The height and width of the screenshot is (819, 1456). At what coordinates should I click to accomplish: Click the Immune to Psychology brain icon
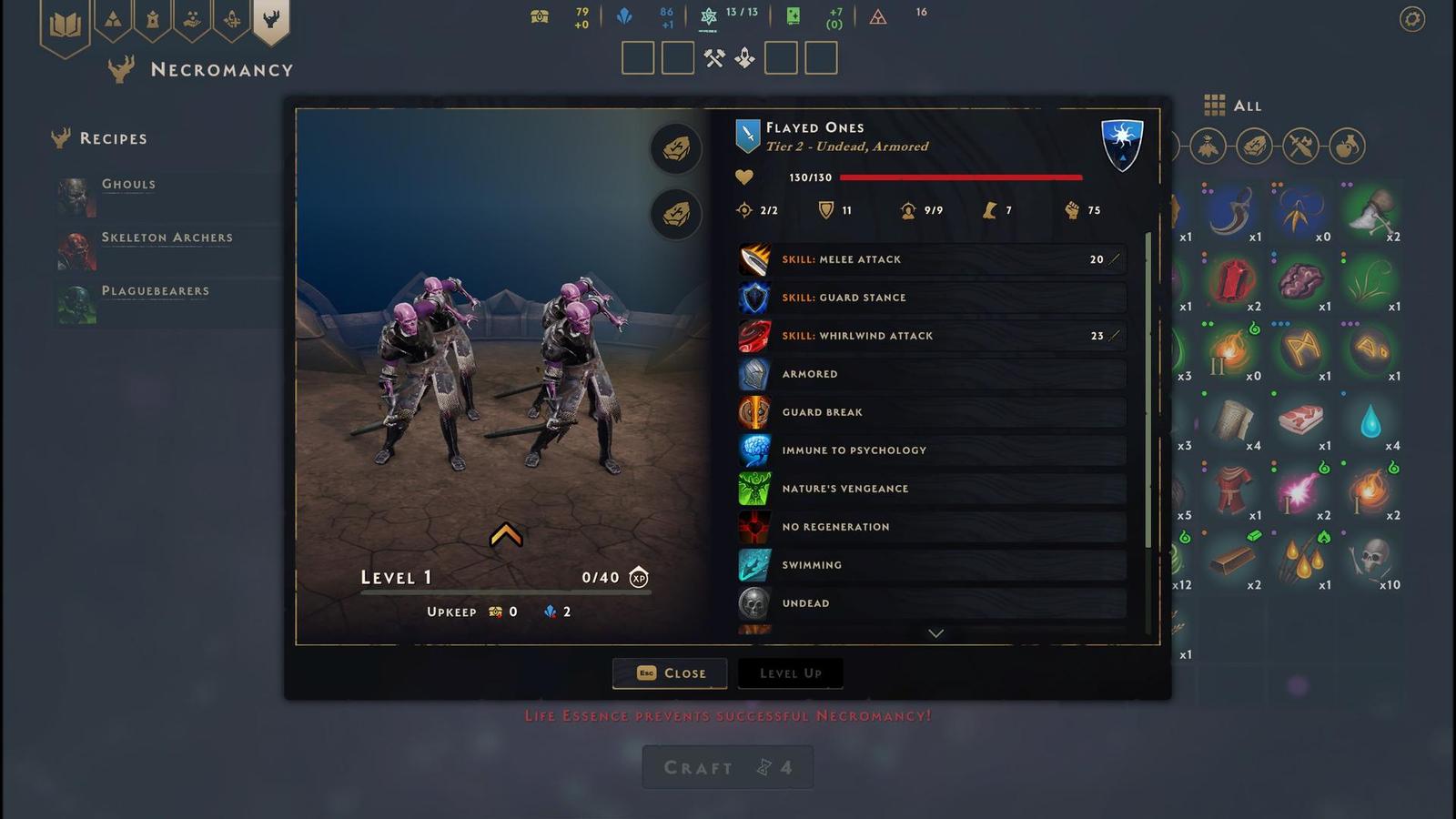pos(755,450)
